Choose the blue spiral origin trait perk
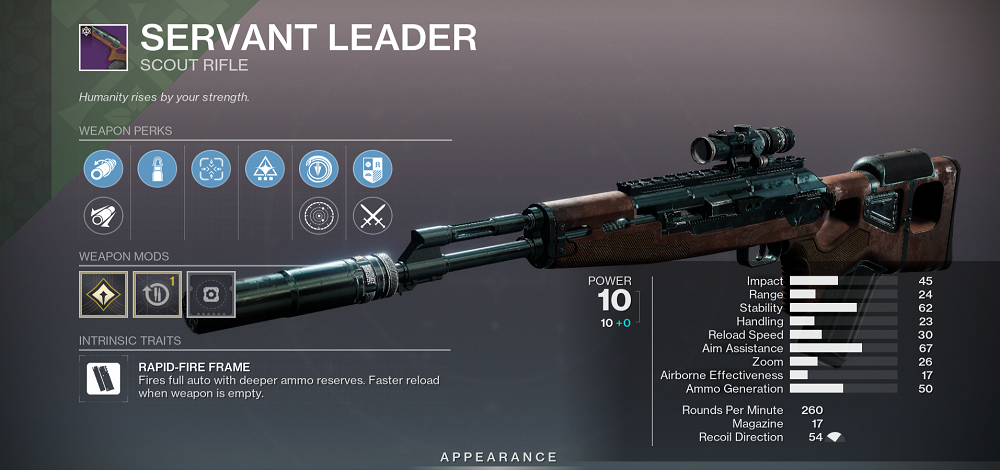This screenshot has width=1000, height=470. coord(319,169)
